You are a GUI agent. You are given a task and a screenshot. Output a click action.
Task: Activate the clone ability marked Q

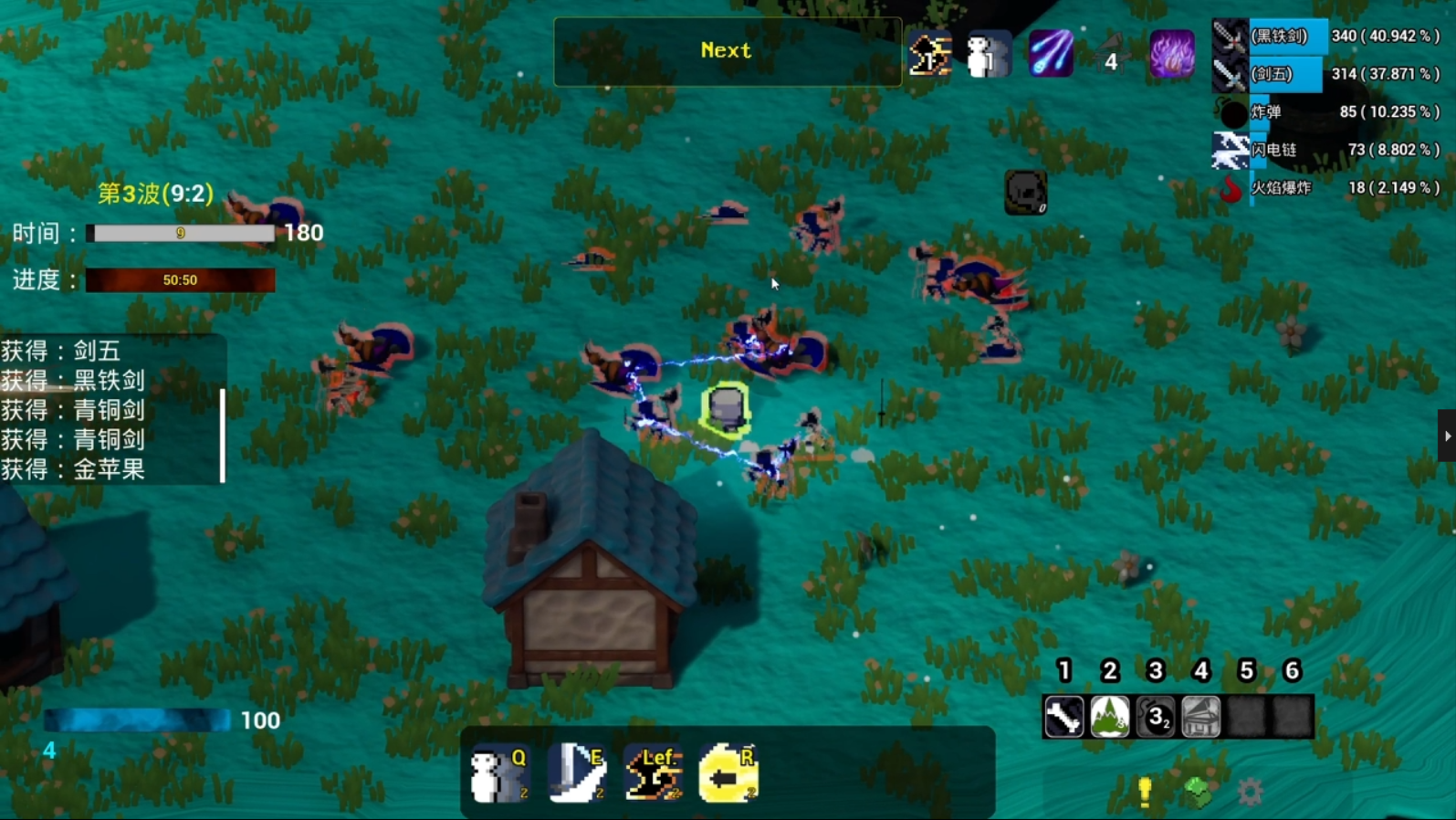(x=499, y=773)
